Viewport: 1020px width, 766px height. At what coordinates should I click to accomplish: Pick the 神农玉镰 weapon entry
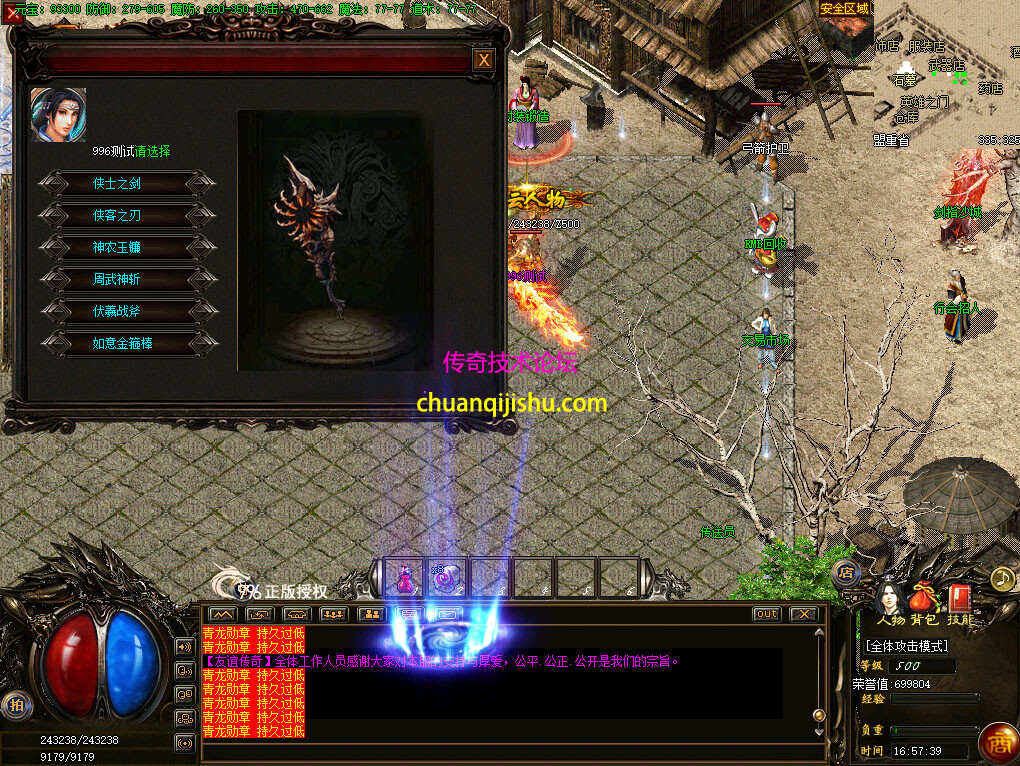tap(126, 247)
